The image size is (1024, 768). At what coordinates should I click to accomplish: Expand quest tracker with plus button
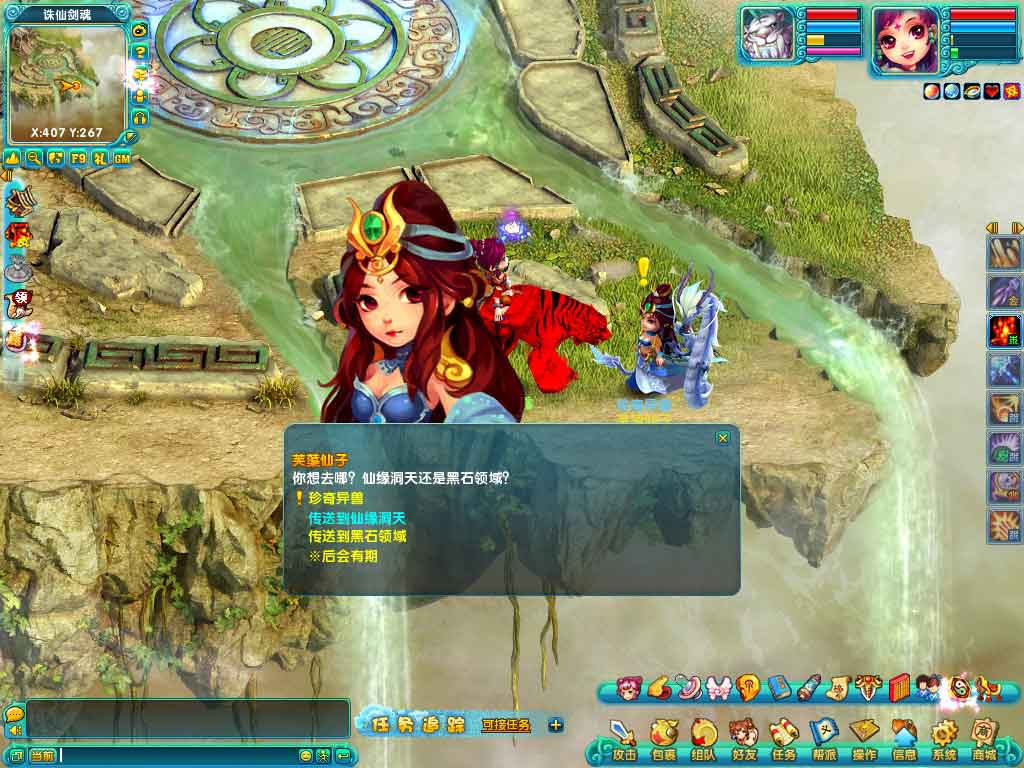point(556,725)
